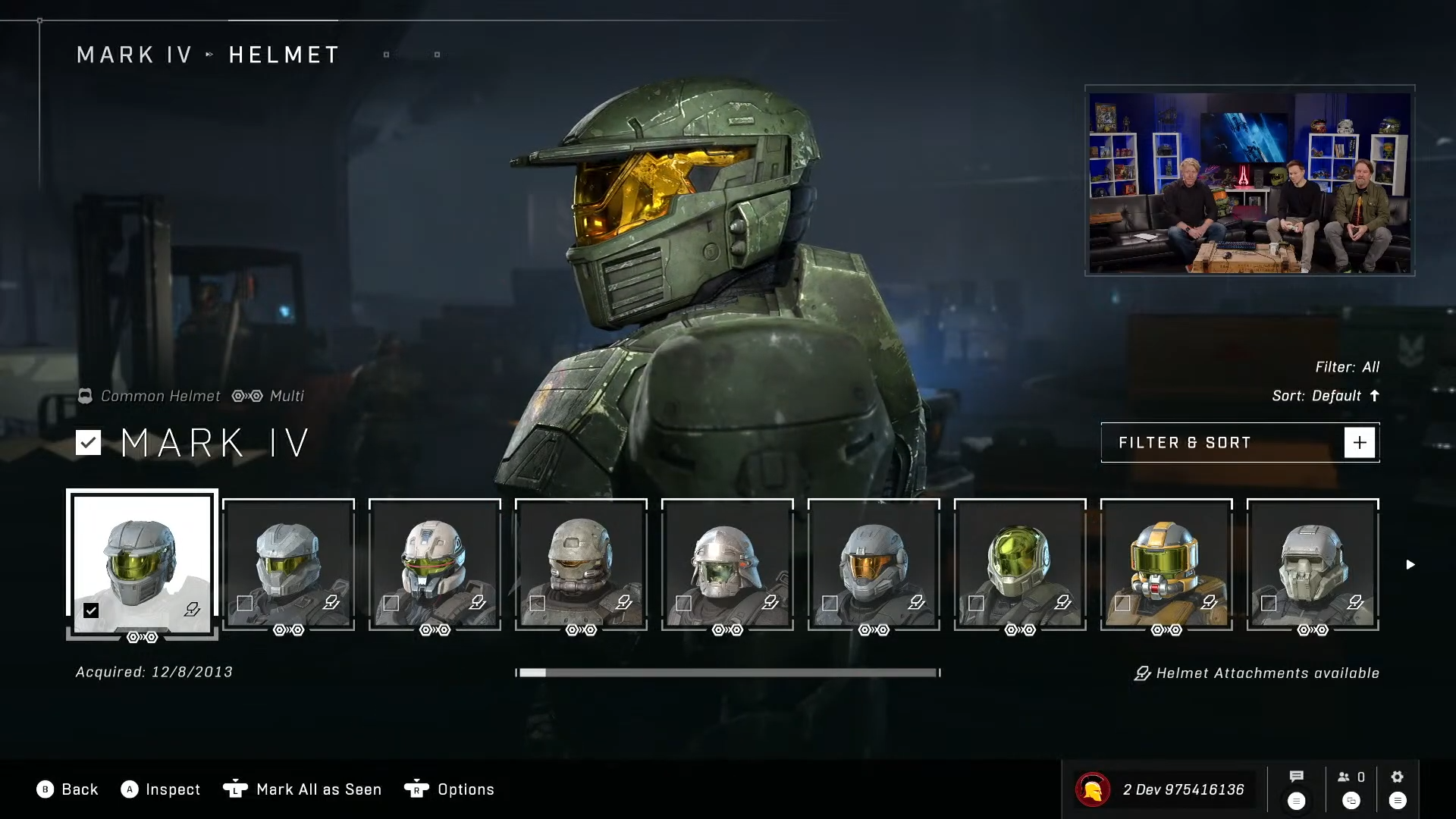Open the Options menu

click(x=450, y=789)
